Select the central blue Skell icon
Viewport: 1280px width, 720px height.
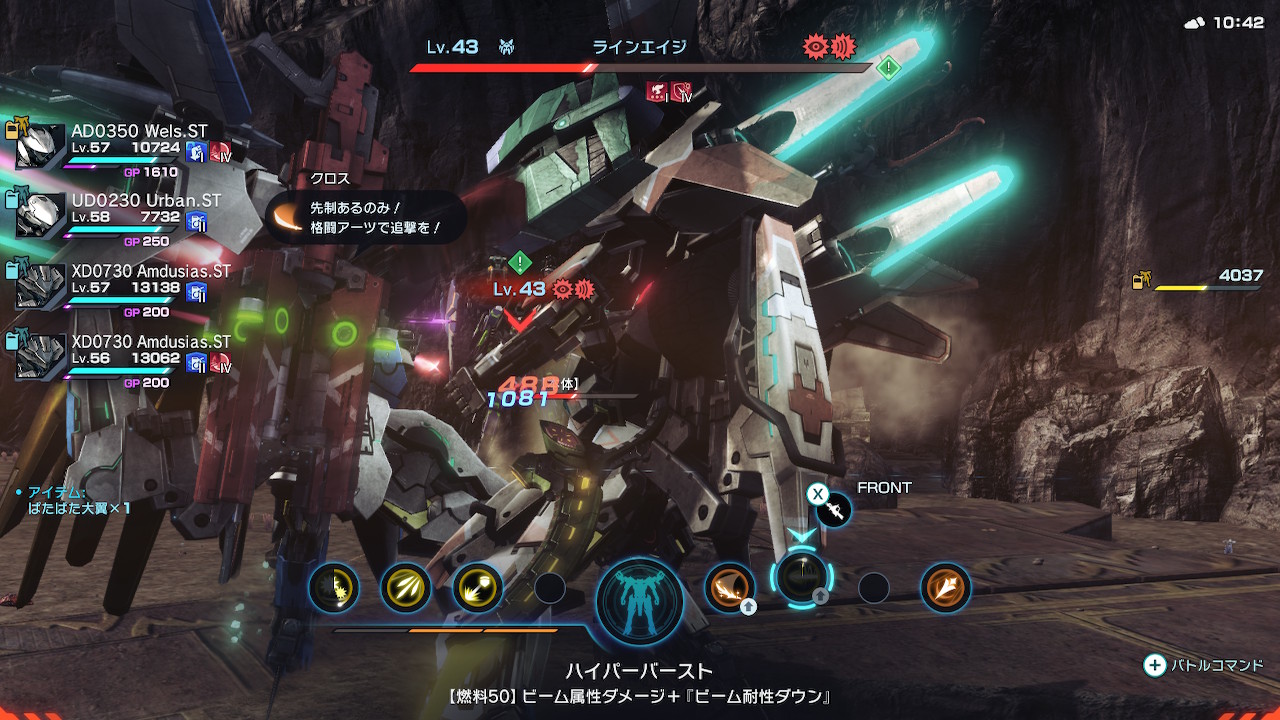click(x=640, y=601)
